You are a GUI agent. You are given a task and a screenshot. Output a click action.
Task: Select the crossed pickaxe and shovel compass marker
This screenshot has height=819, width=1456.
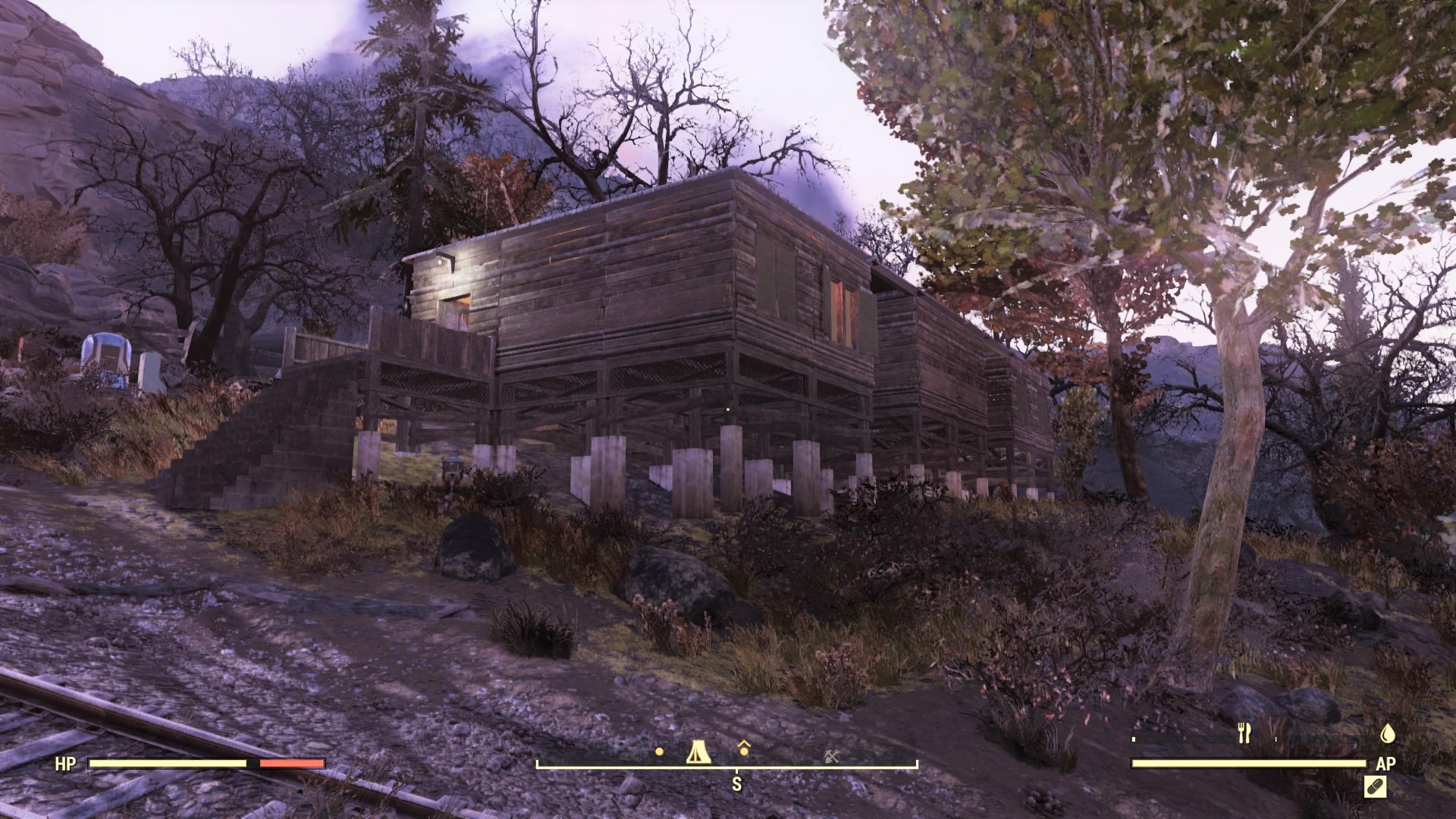click(832, 755)
